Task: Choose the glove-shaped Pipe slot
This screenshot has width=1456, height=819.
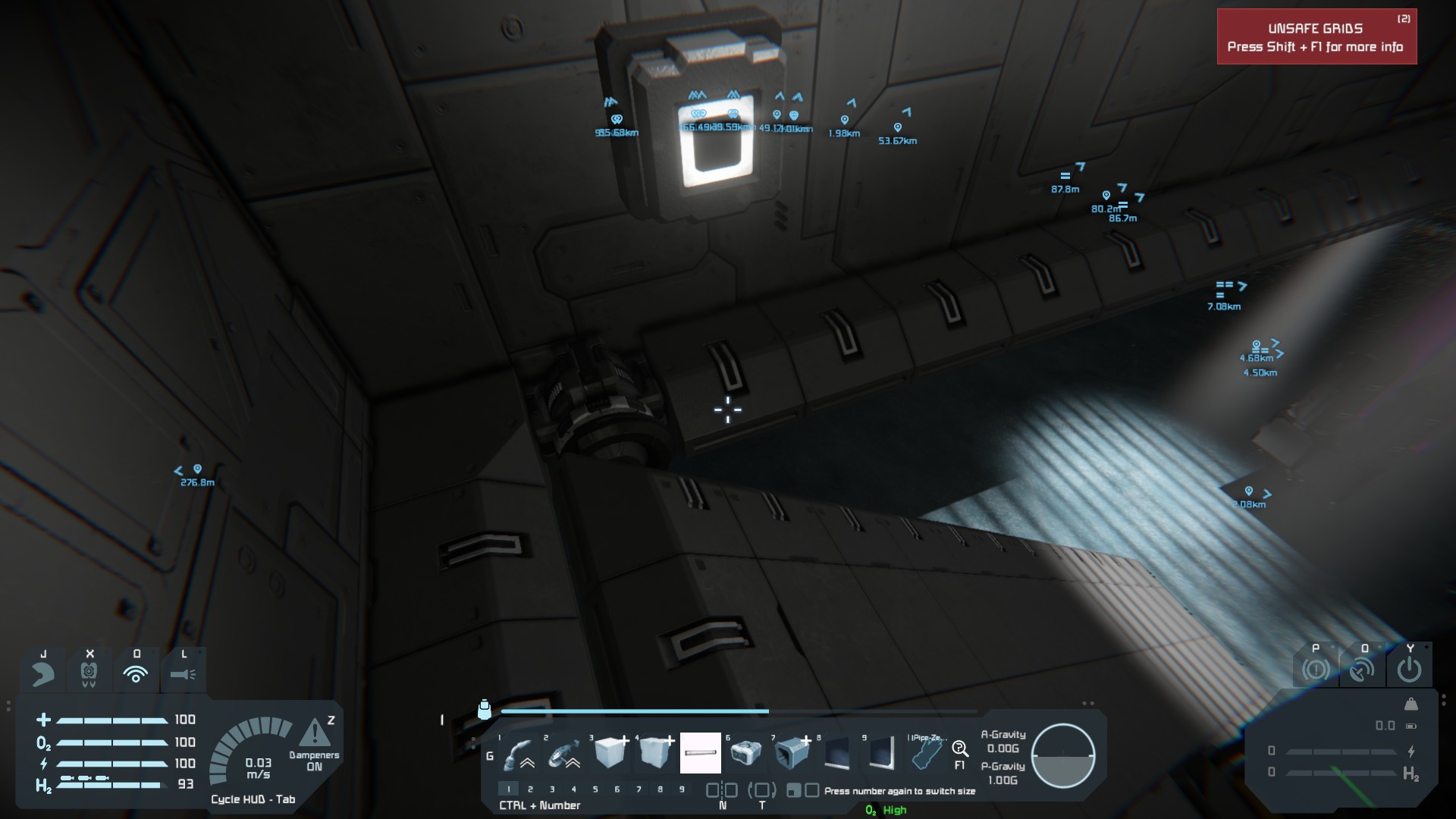Action: tap(926, 753)
